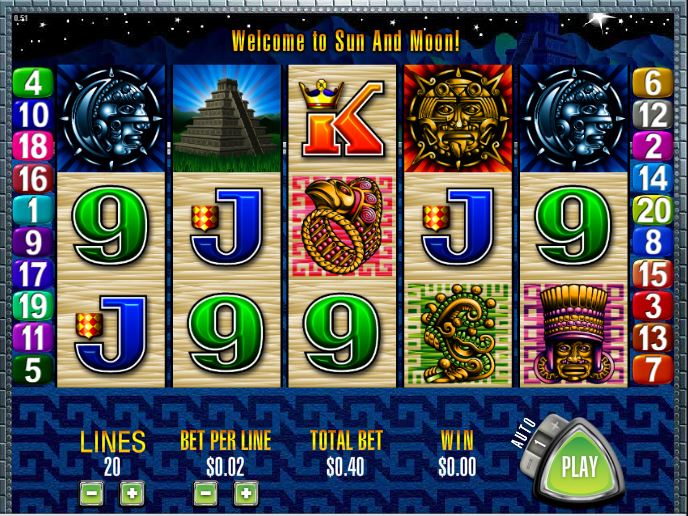Spin the reels with the green Play button
This screenshot has height=516, width=688.
[578, 466]
